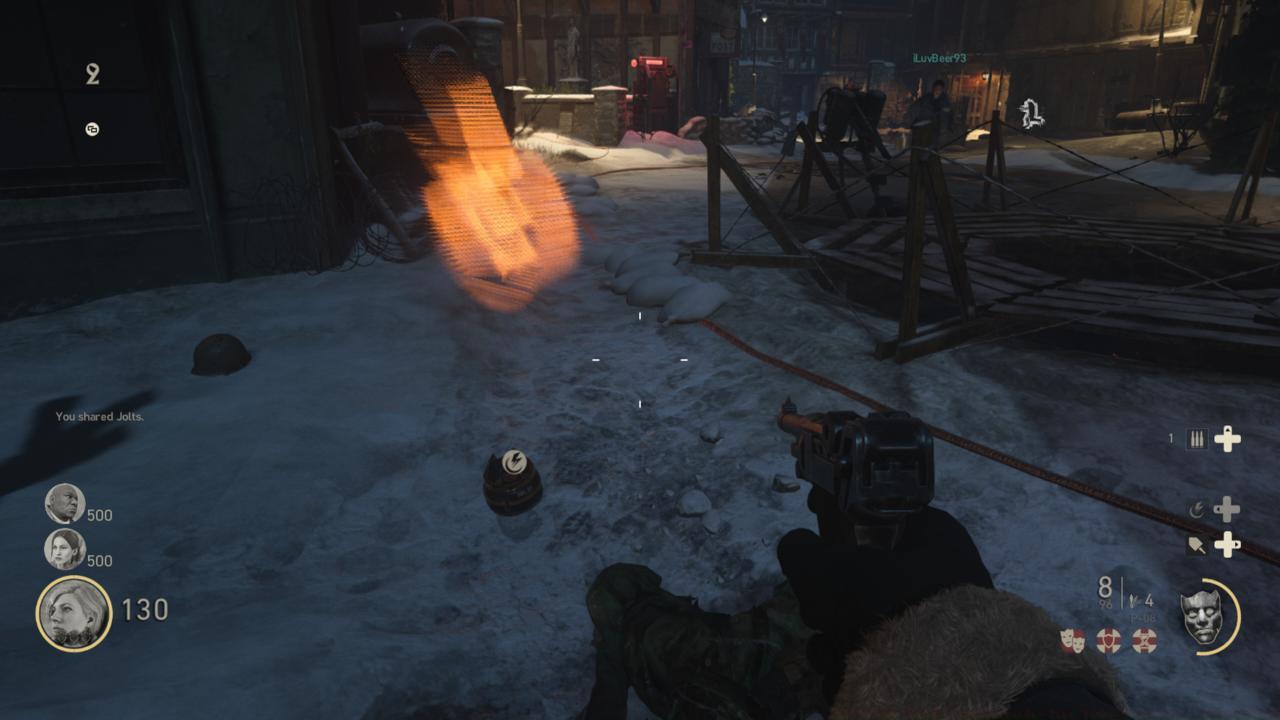The image size is (1280, 720).
Task: Select the bullets consumable icon
Action: 1197,439
